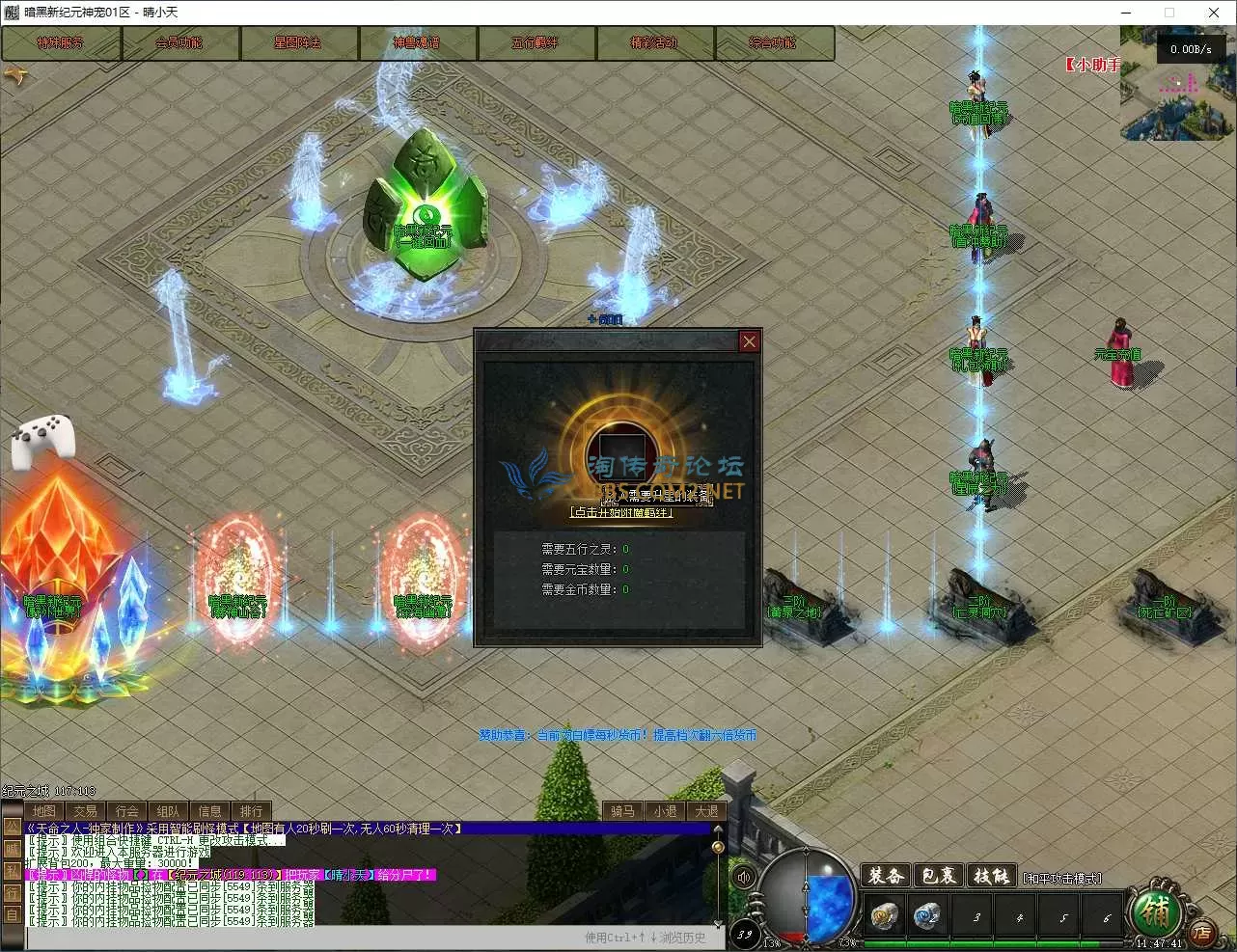1237x952 pixels.
Task: Open the 星图阵法 menu
Action: coord(298,43)
